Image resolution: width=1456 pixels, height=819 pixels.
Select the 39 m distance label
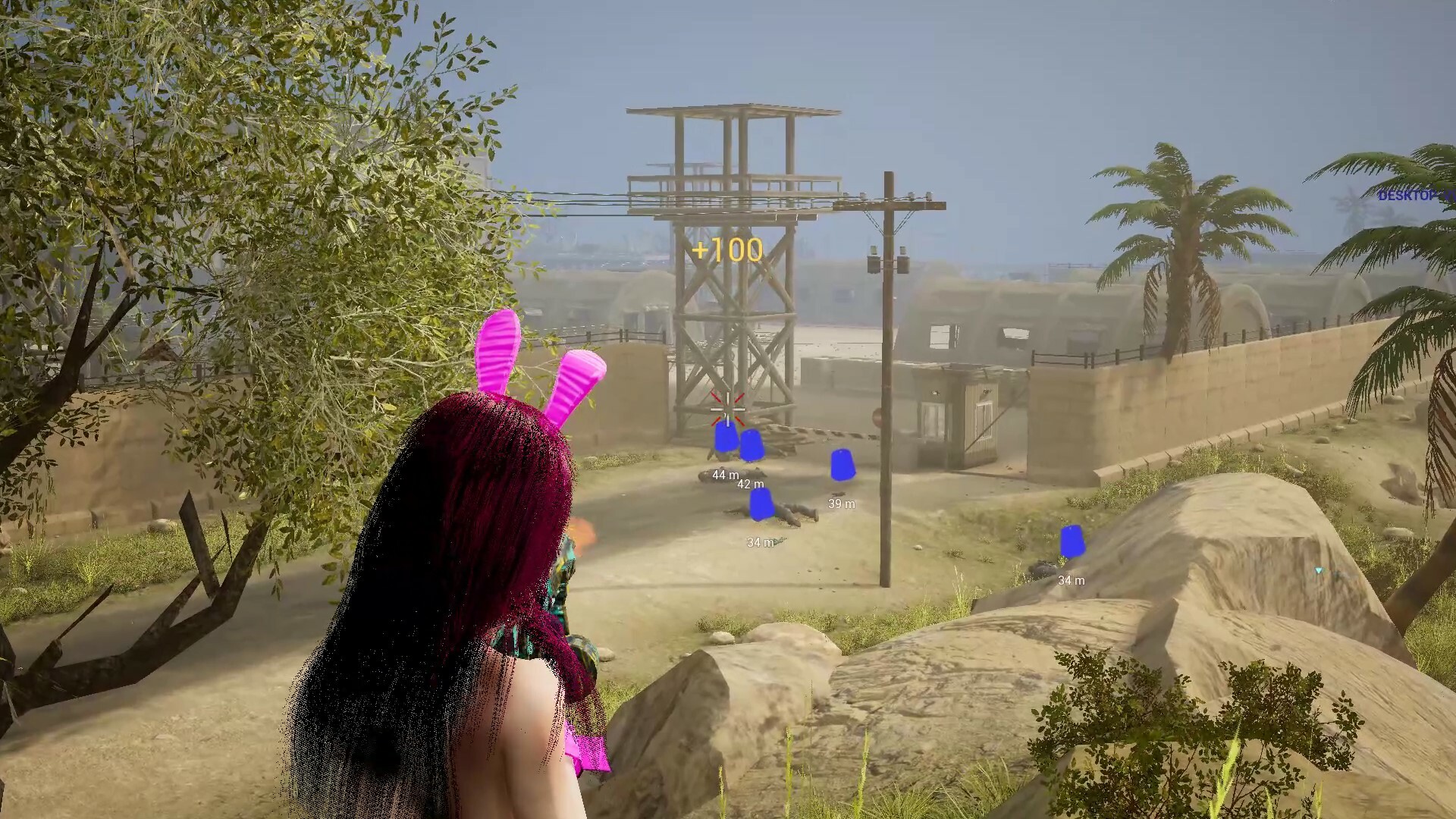[x=841, y=504]
